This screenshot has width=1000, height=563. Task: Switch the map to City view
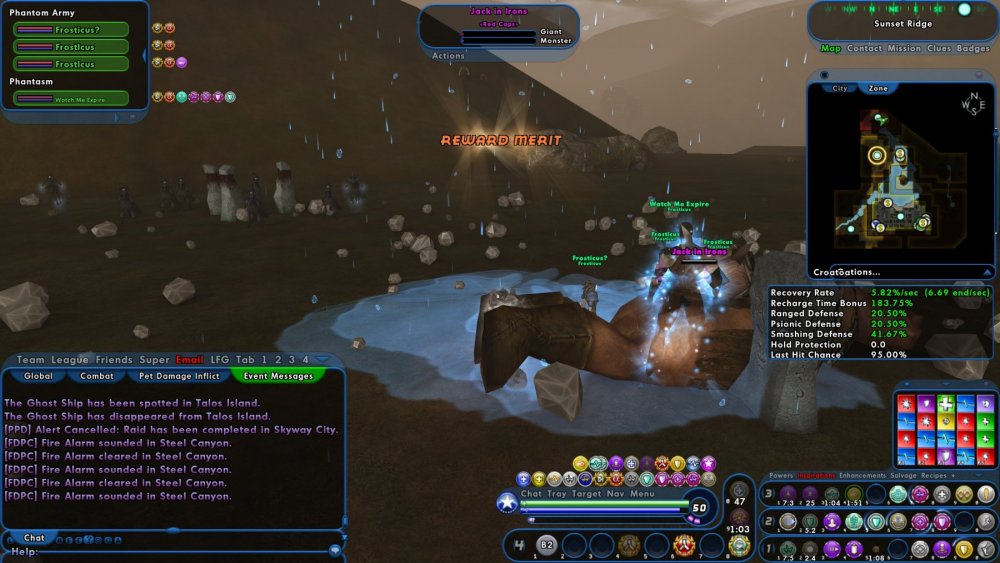(840, 88)
